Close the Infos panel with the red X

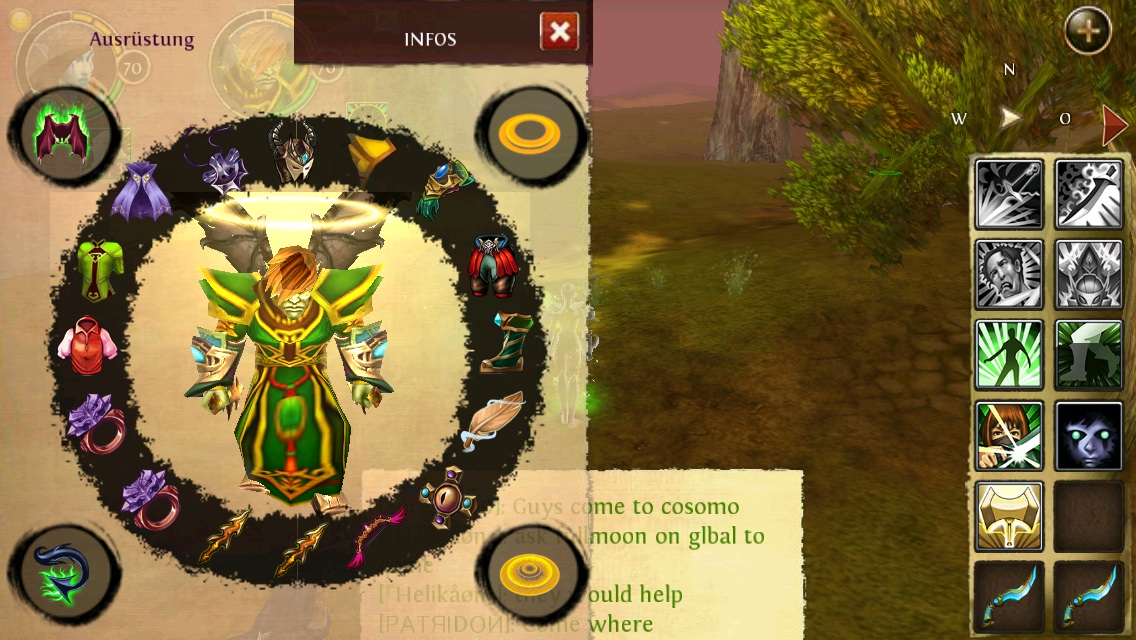[x=559, y=32]
